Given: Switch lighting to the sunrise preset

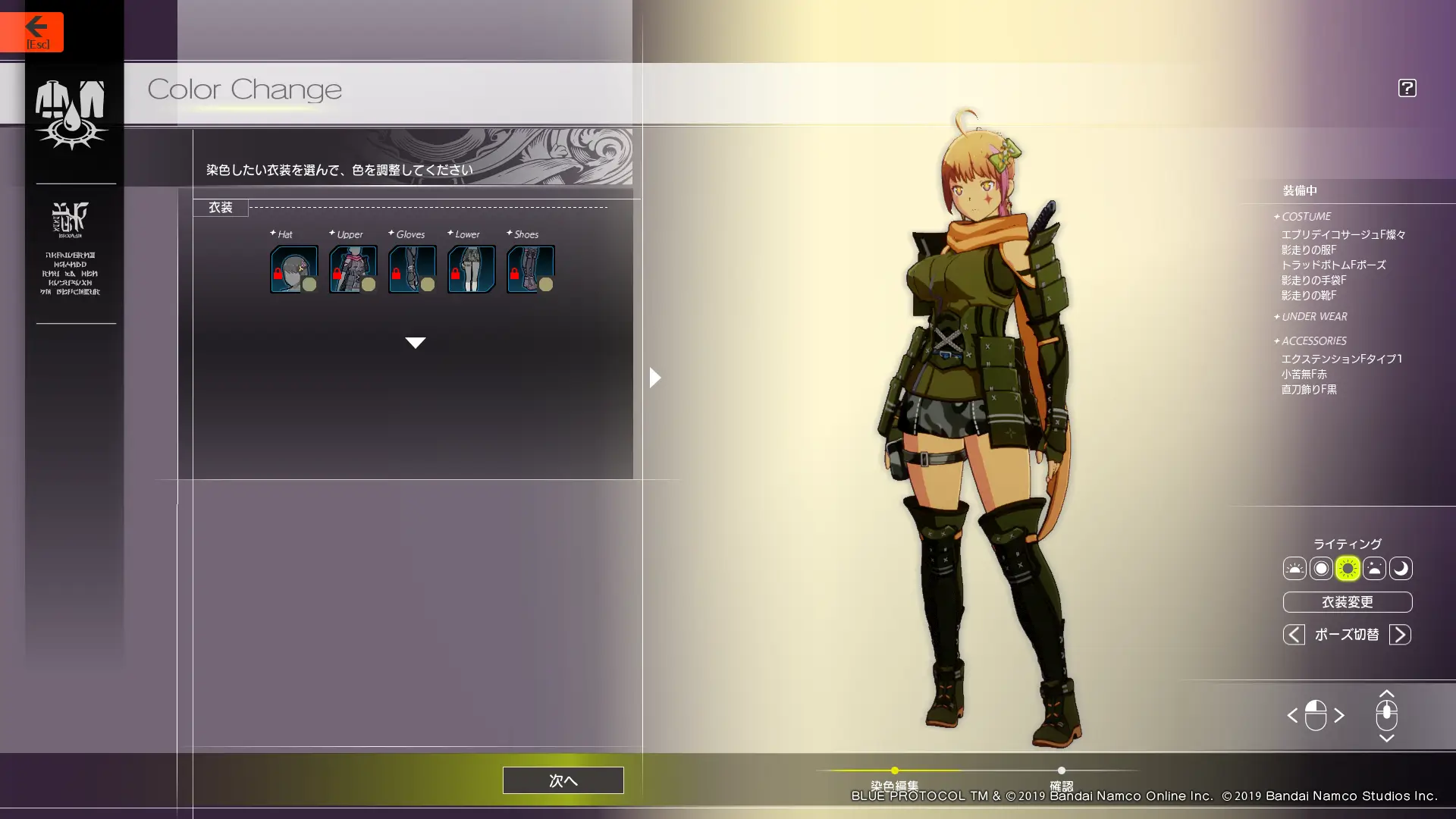Looking at the screenshot, I should [1294, 569].
